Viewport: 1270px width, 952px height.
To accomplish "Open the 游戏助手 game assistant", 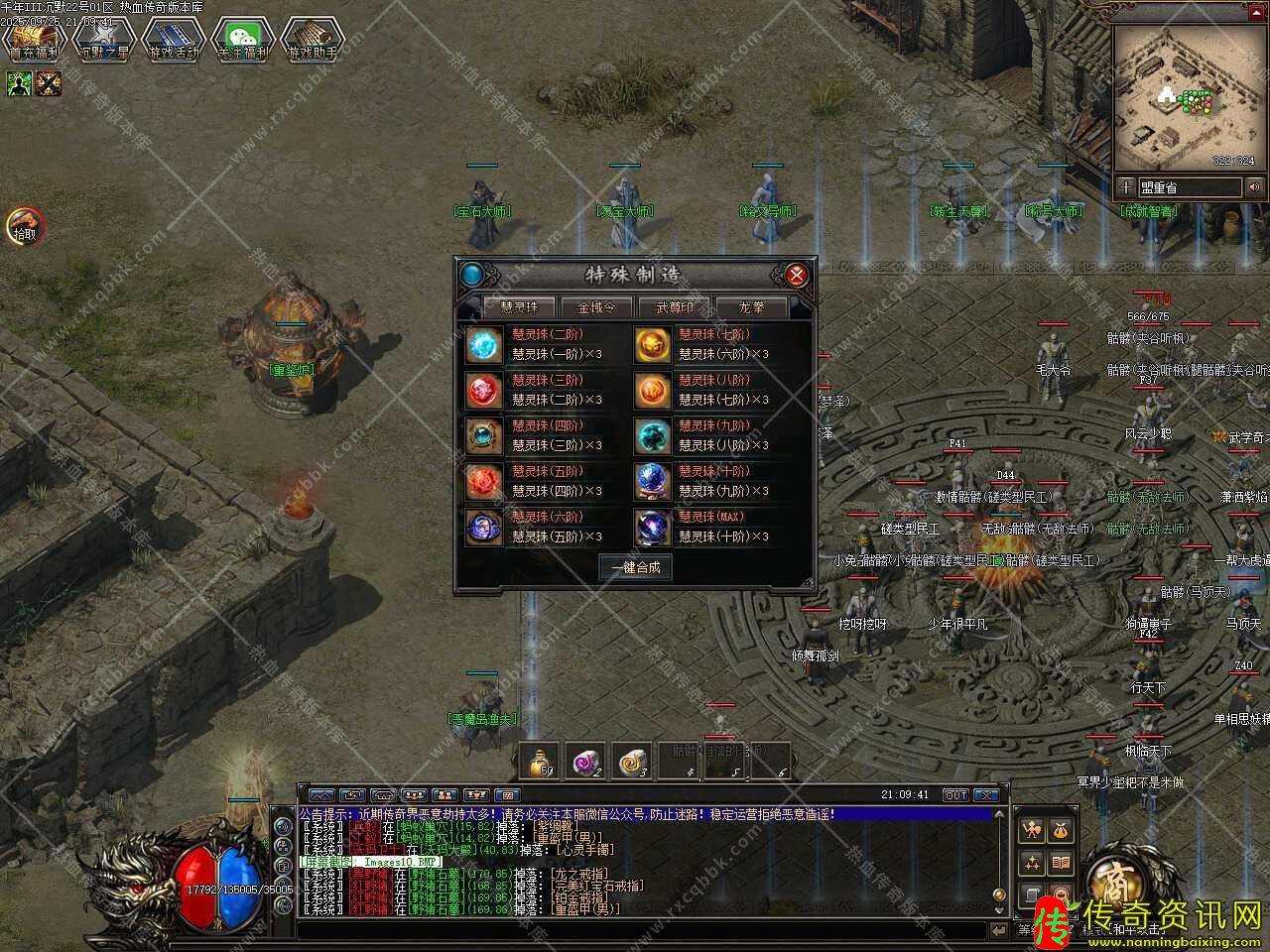I will pos(313,40).
